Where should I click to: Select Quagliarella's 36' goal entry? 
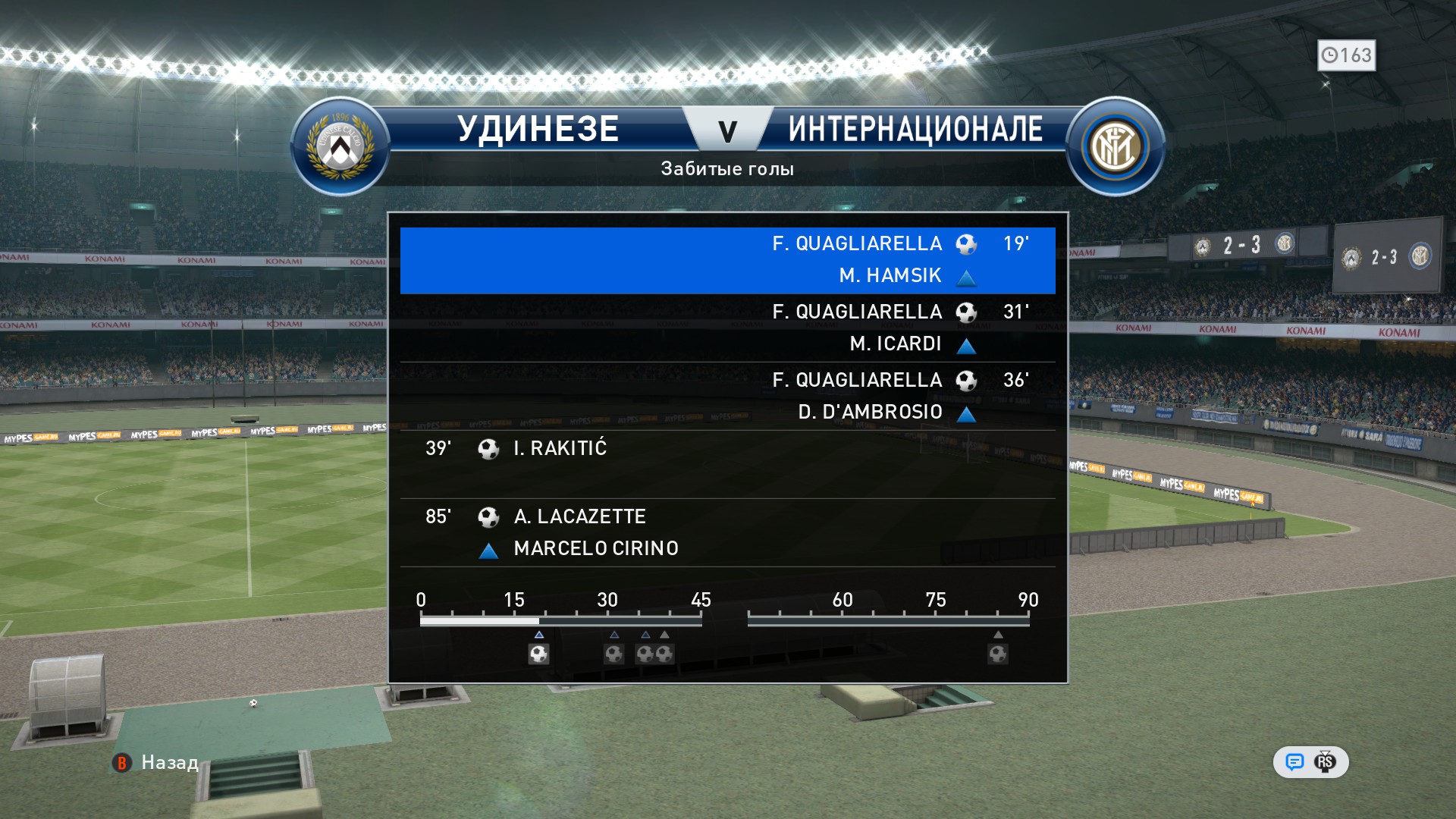click(727, 395)
